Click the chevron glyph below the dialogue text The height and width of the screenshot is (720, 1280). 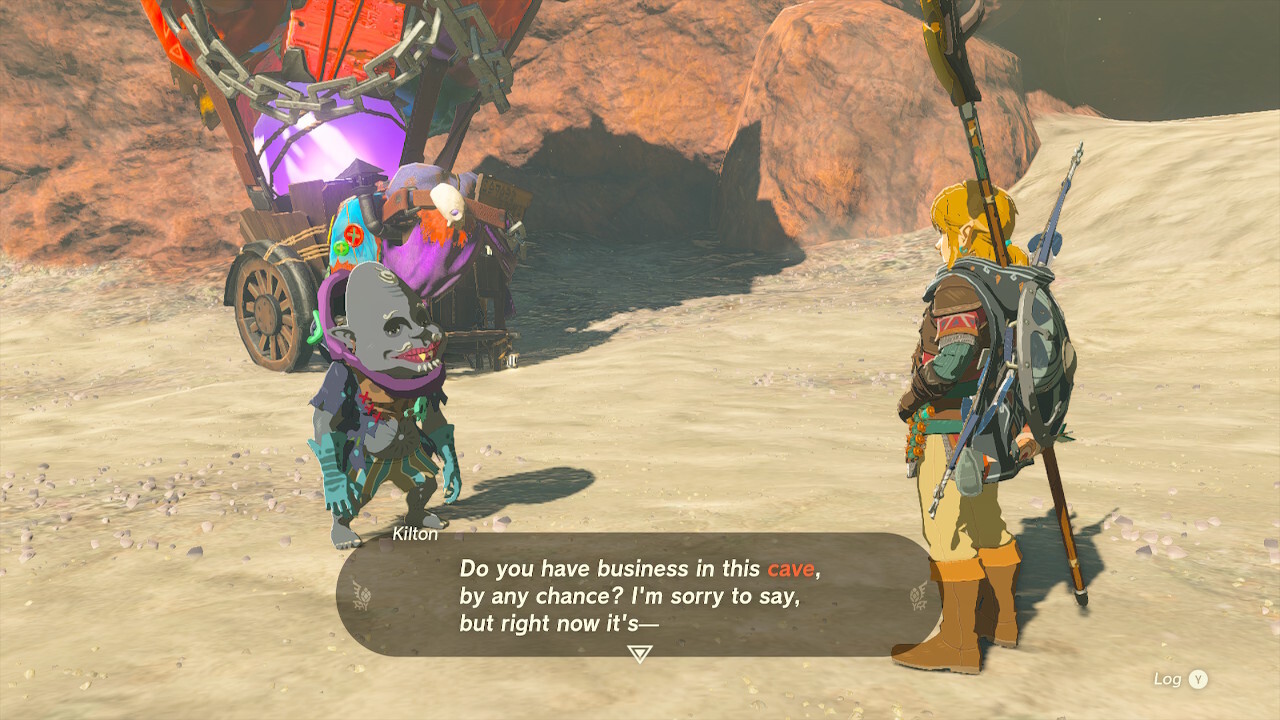pos(640,652)
